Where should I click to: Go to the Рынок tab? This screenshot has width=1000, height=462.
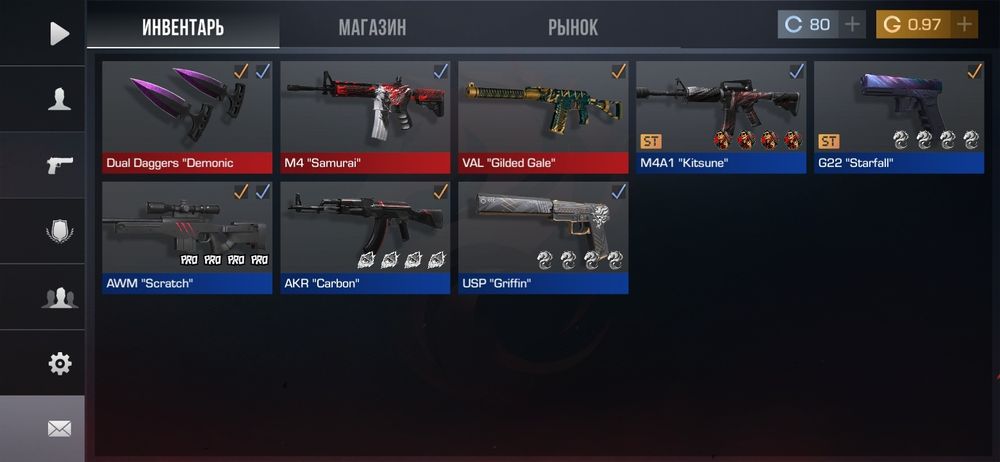coord(573,26)
